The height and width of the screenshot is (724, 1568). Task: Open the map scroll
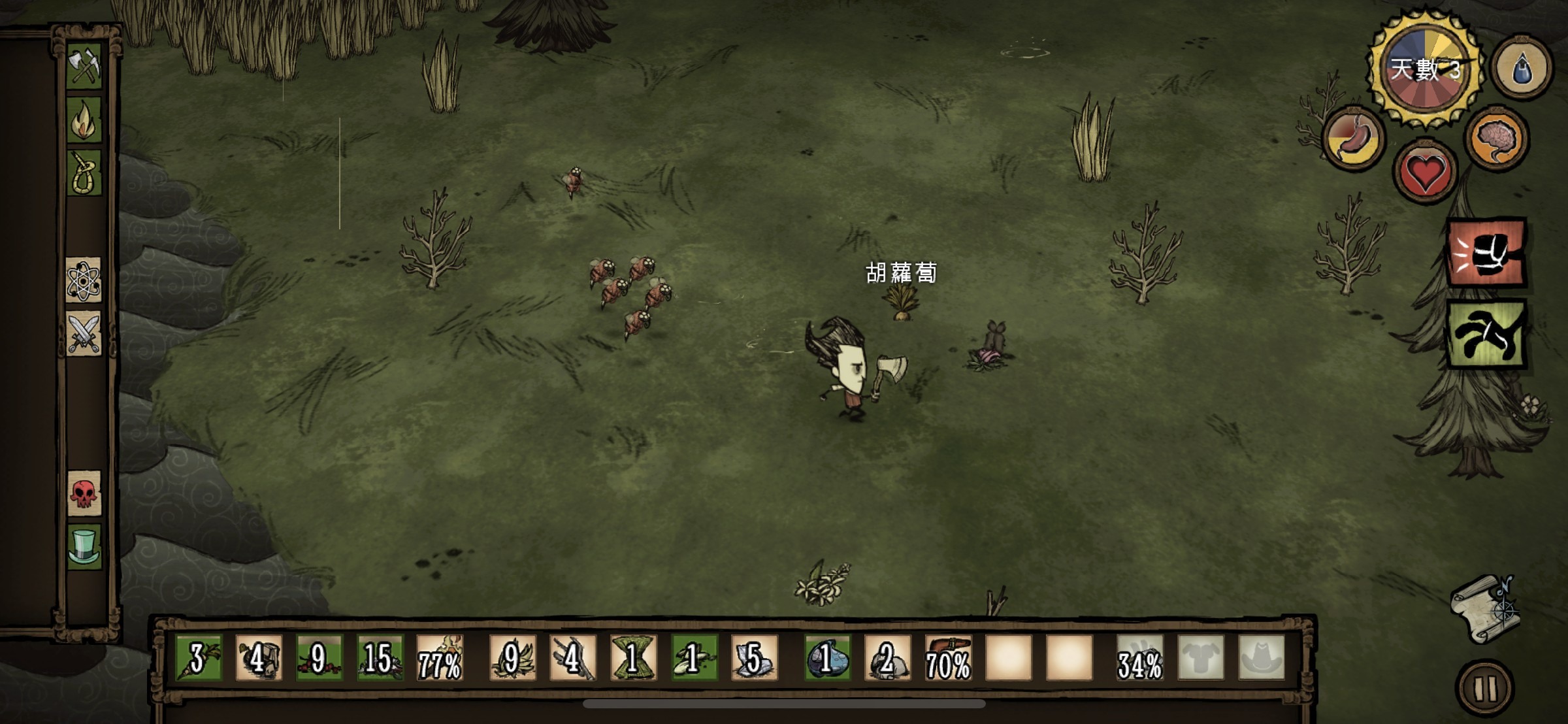1484,609
